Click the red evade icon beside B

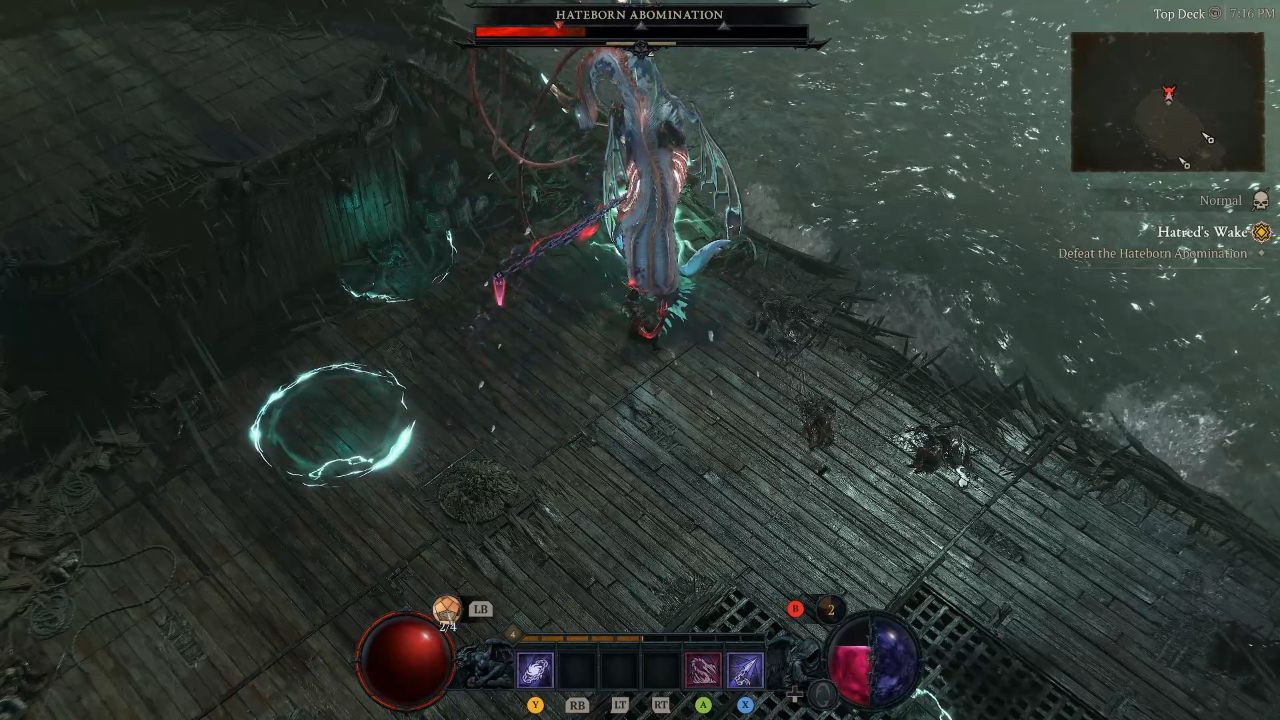(x=795, y=609)
